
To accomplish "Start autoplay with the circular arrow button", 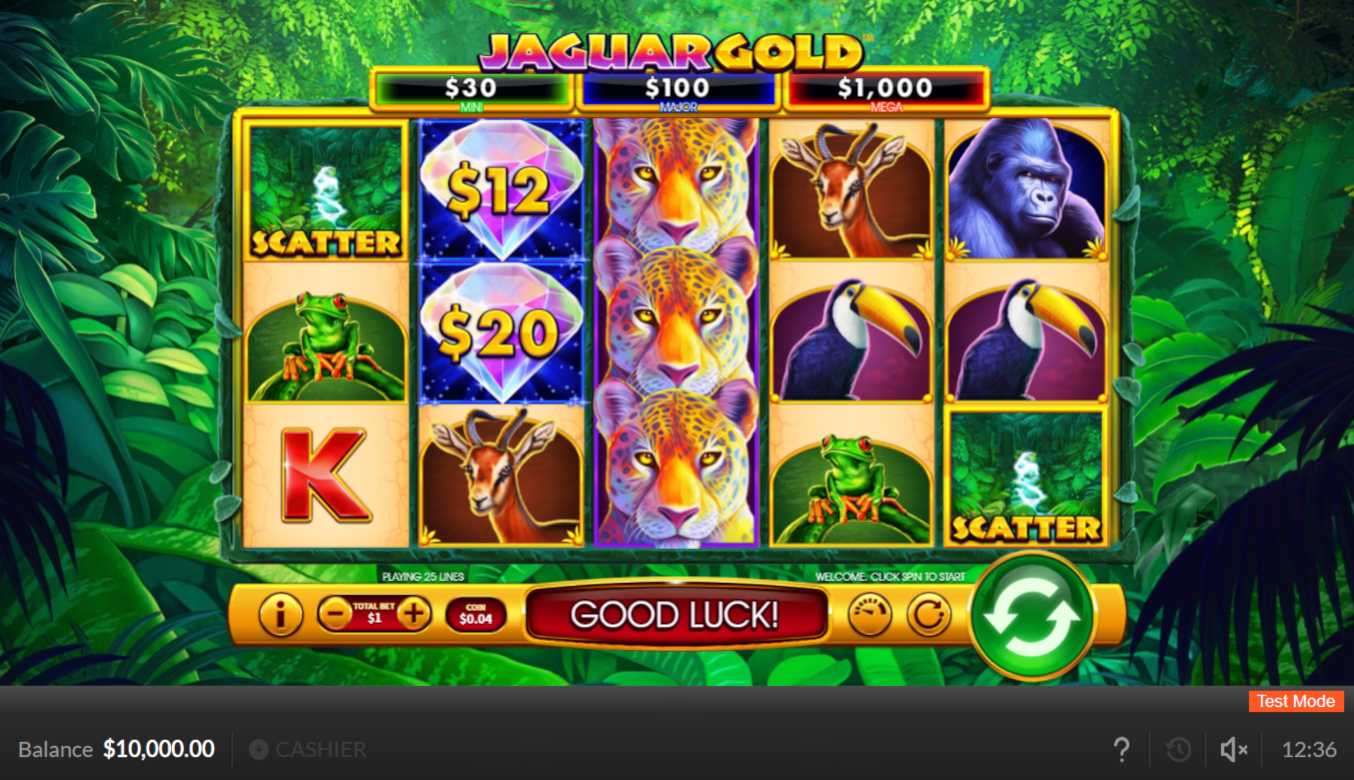I will pos(929,615).
